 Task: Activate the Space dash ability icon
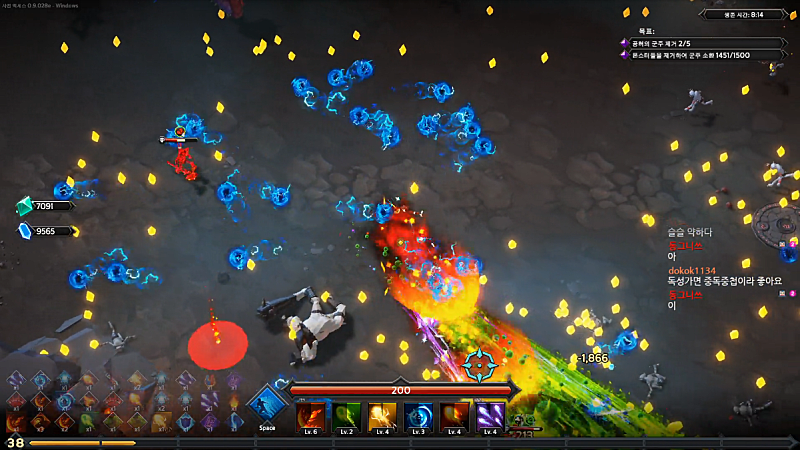267,406
